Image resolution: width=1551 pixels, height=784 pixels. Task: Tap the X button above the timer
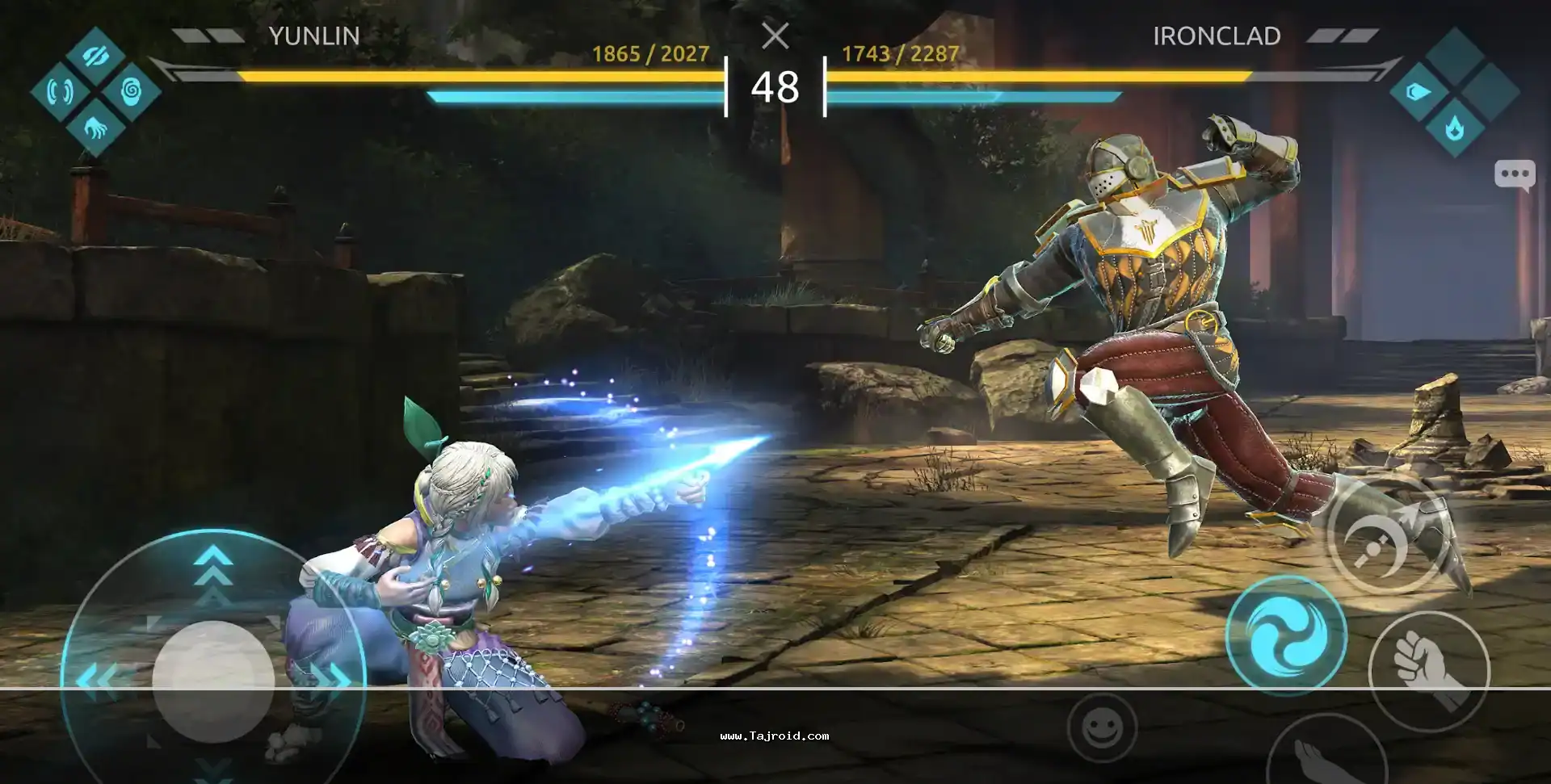(775, 36)
